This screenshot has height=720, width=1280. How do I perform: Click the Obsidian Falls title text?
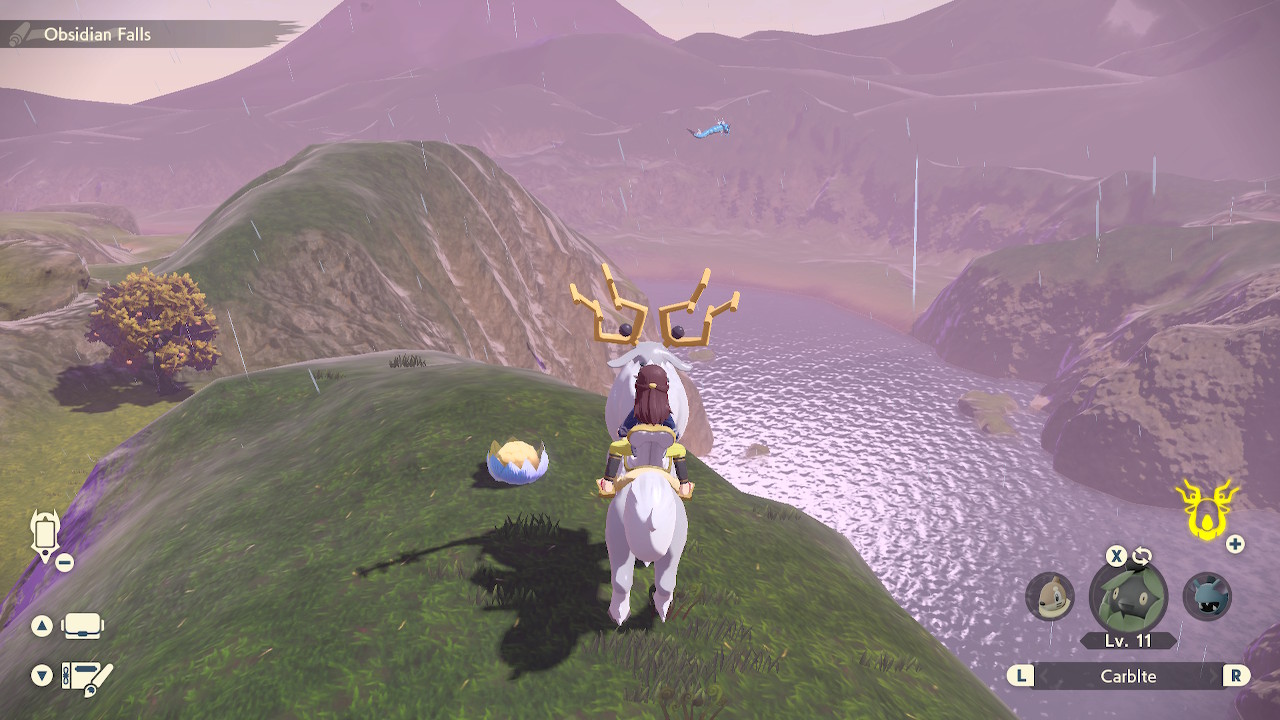tap(95, 33)
